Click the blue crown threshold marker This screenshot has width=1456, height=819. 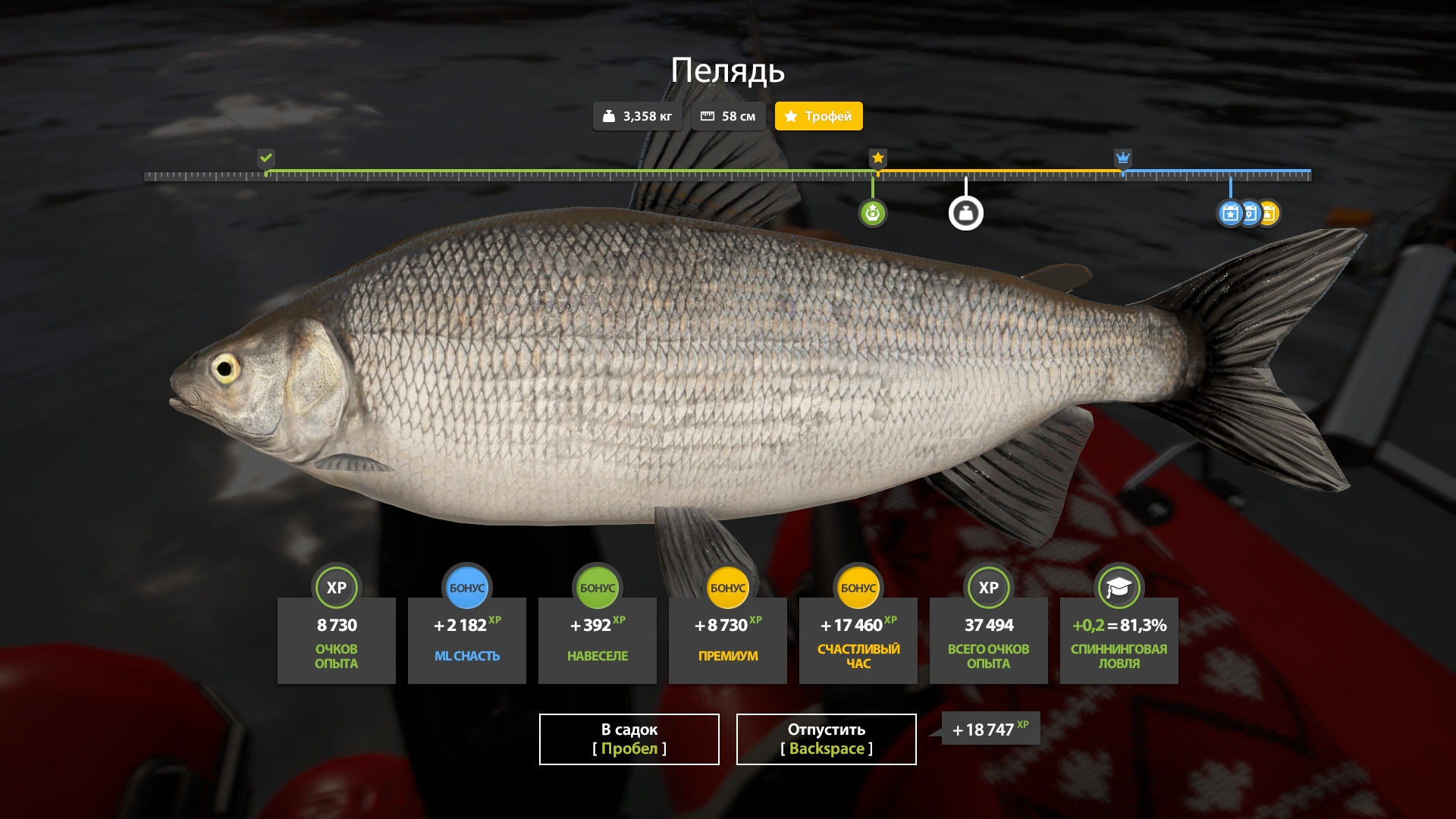pos(1122,158)
